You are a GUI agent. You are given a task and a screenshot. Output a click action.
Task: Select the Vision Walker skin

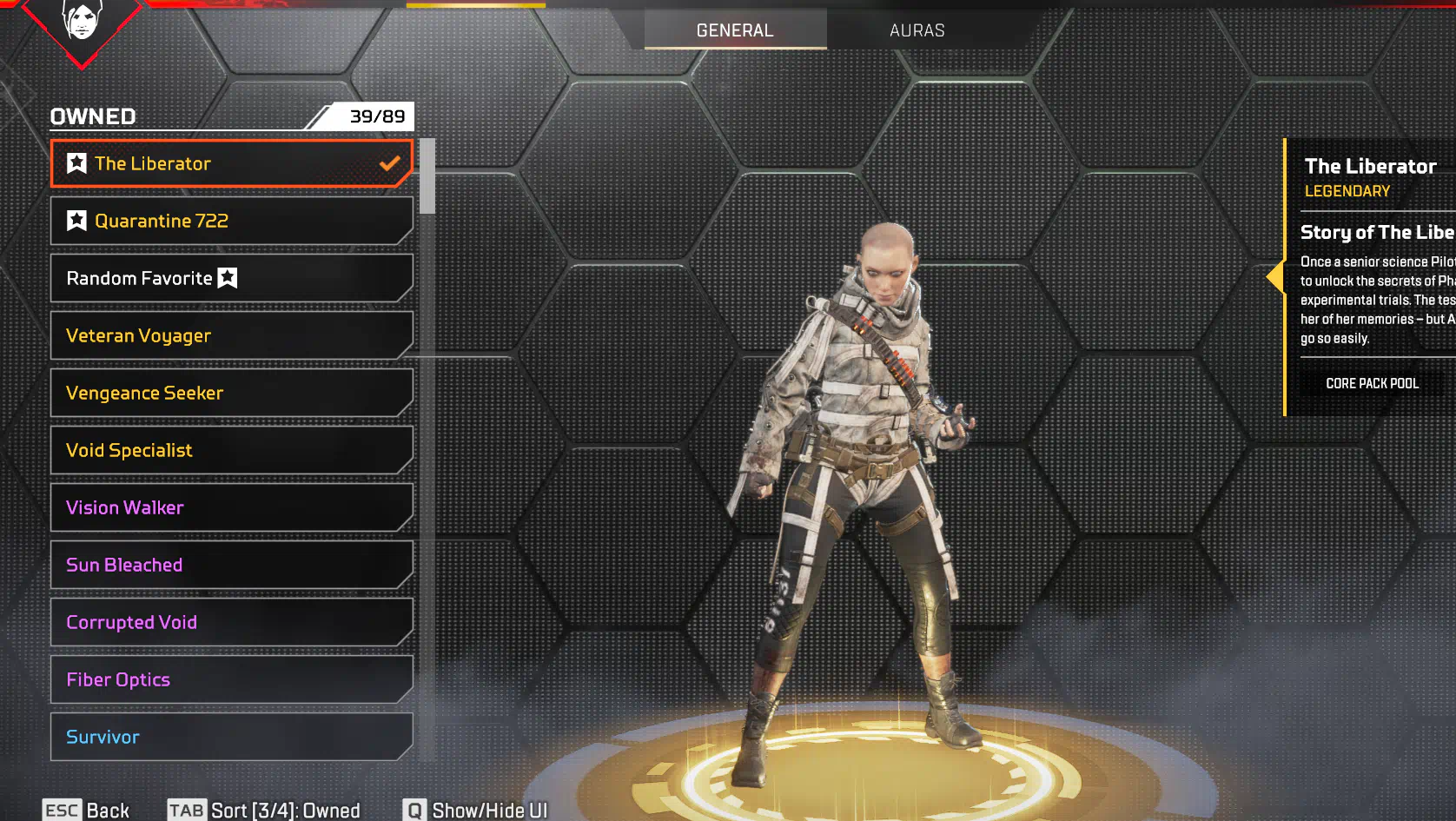231,507
